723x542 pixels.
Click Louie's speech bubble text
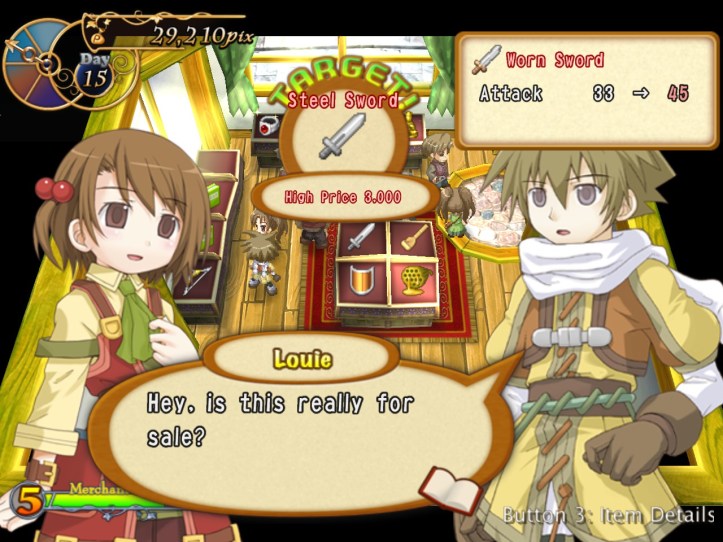pos(280,420)
